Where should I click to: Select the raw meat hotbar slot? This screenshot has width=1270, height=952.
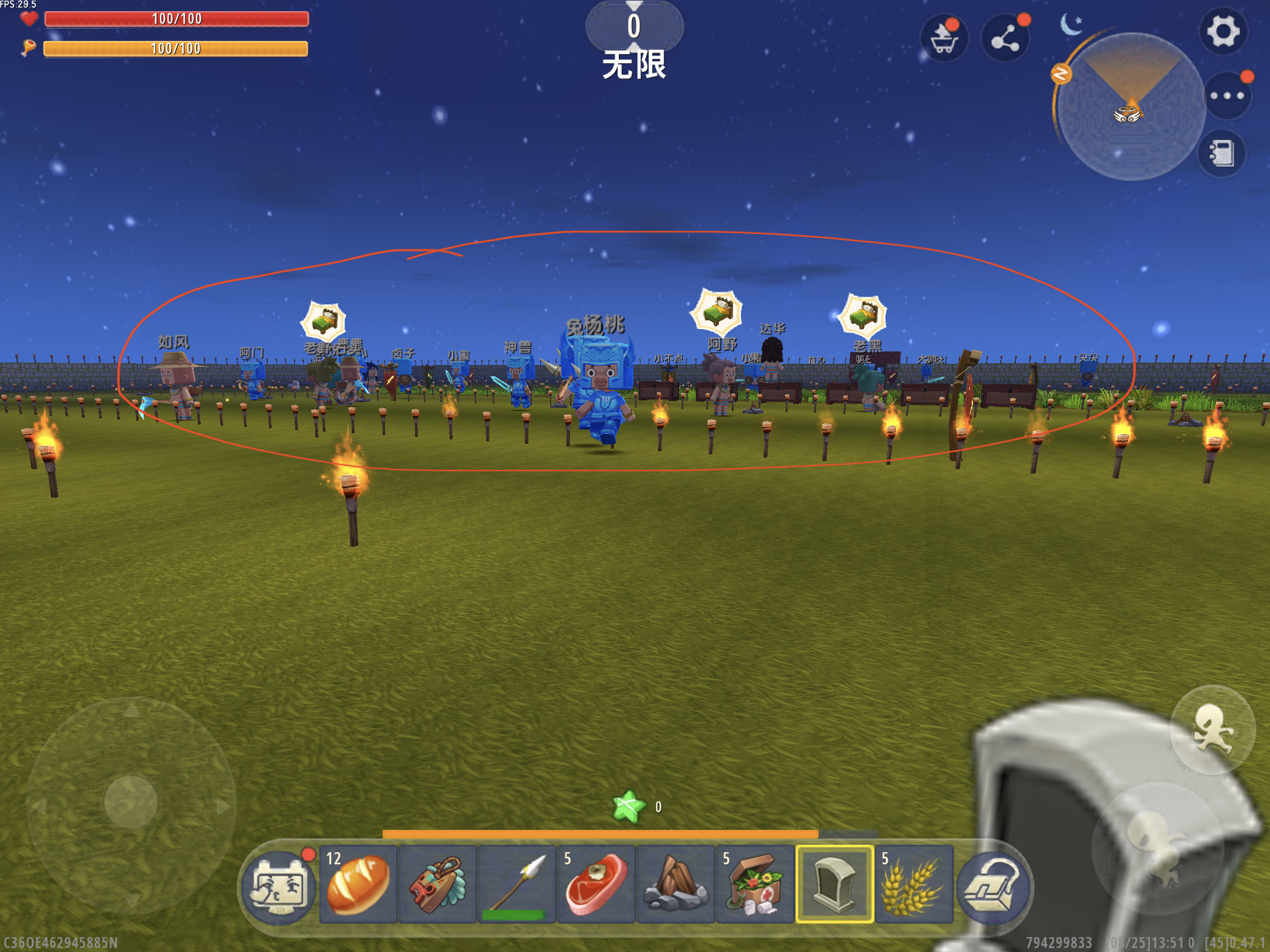[597, 884]
